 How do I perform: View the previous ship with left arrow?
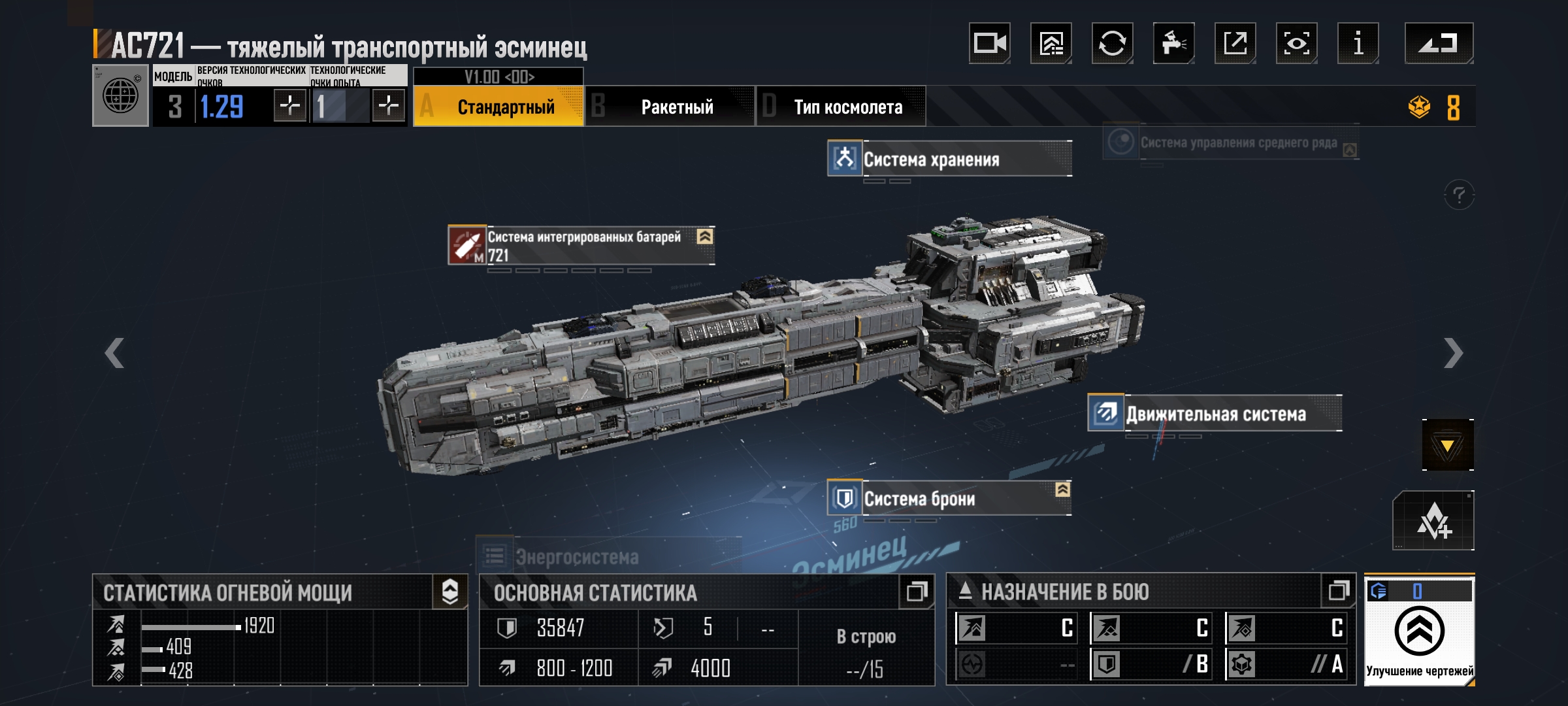[114, 354]
